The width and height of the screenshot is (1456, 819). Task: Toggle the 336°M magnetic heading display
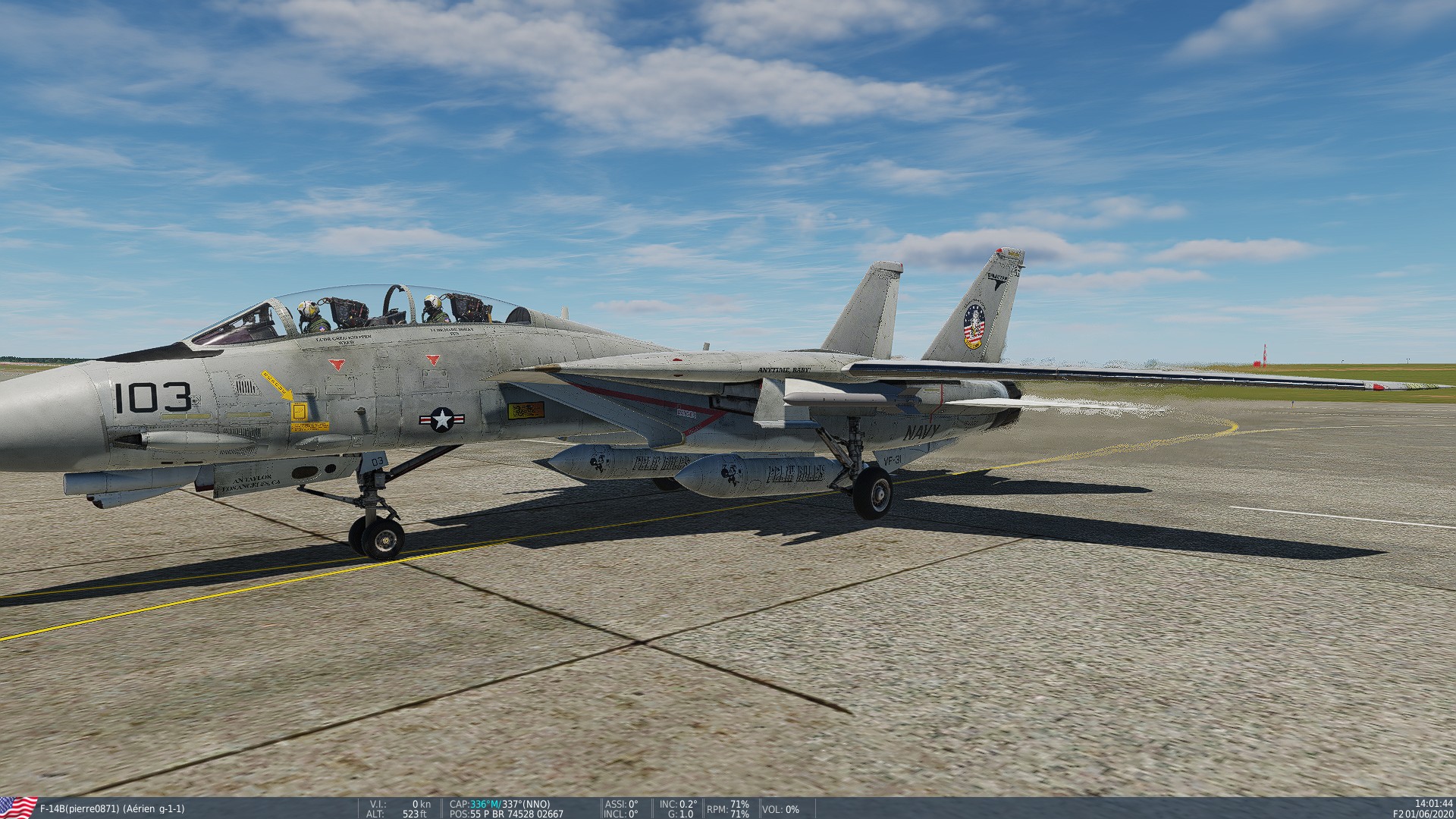point(483,802)
